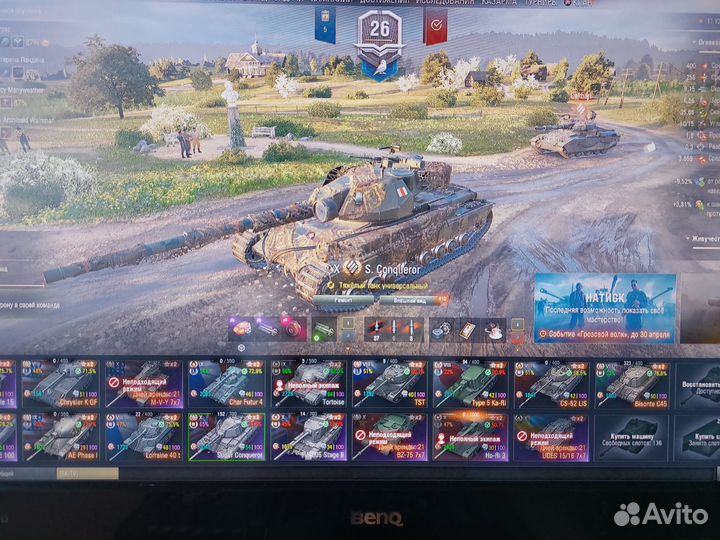Open the red checkmark missions flag
This screenshot has height=540, width=720.
click(435, 26)
